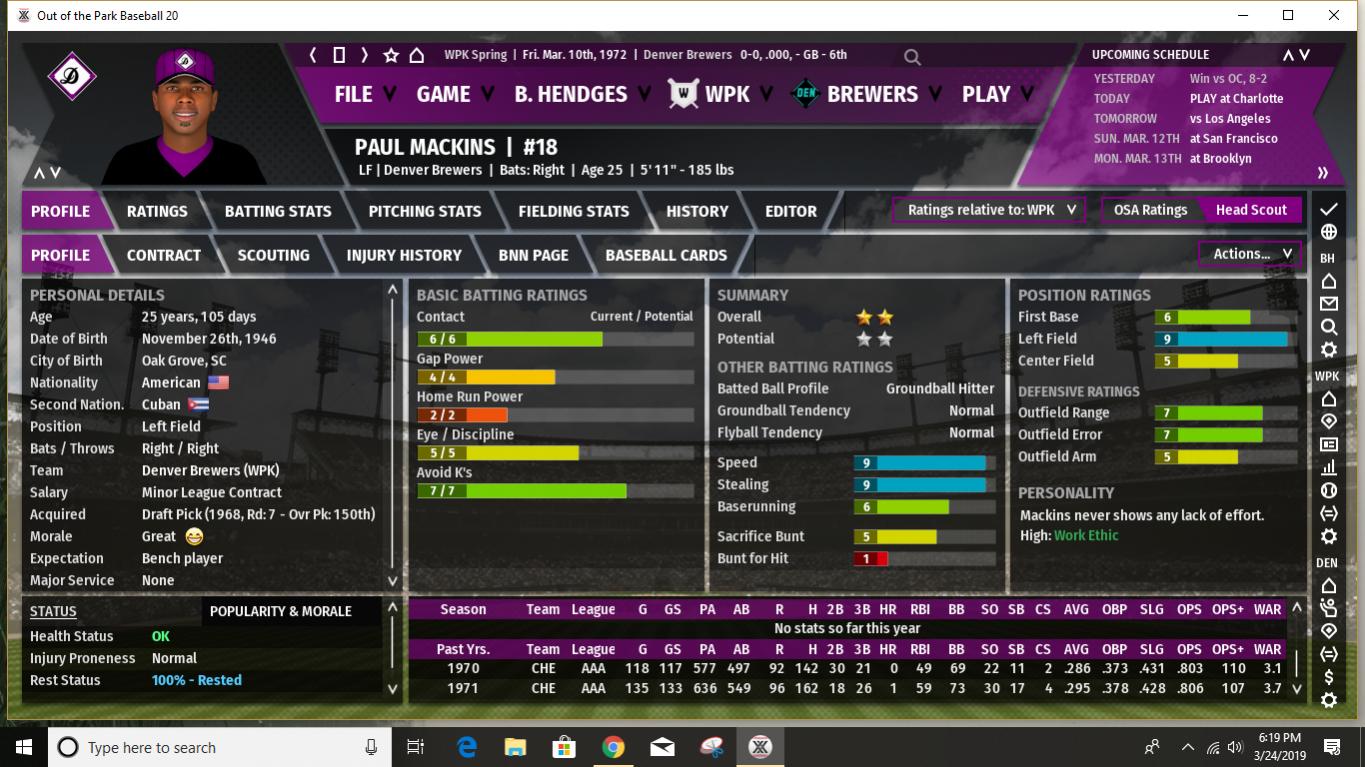The image size is (1365, 767).
Task: Show the FIELDING STATS tab
Action: click(574, 211)
